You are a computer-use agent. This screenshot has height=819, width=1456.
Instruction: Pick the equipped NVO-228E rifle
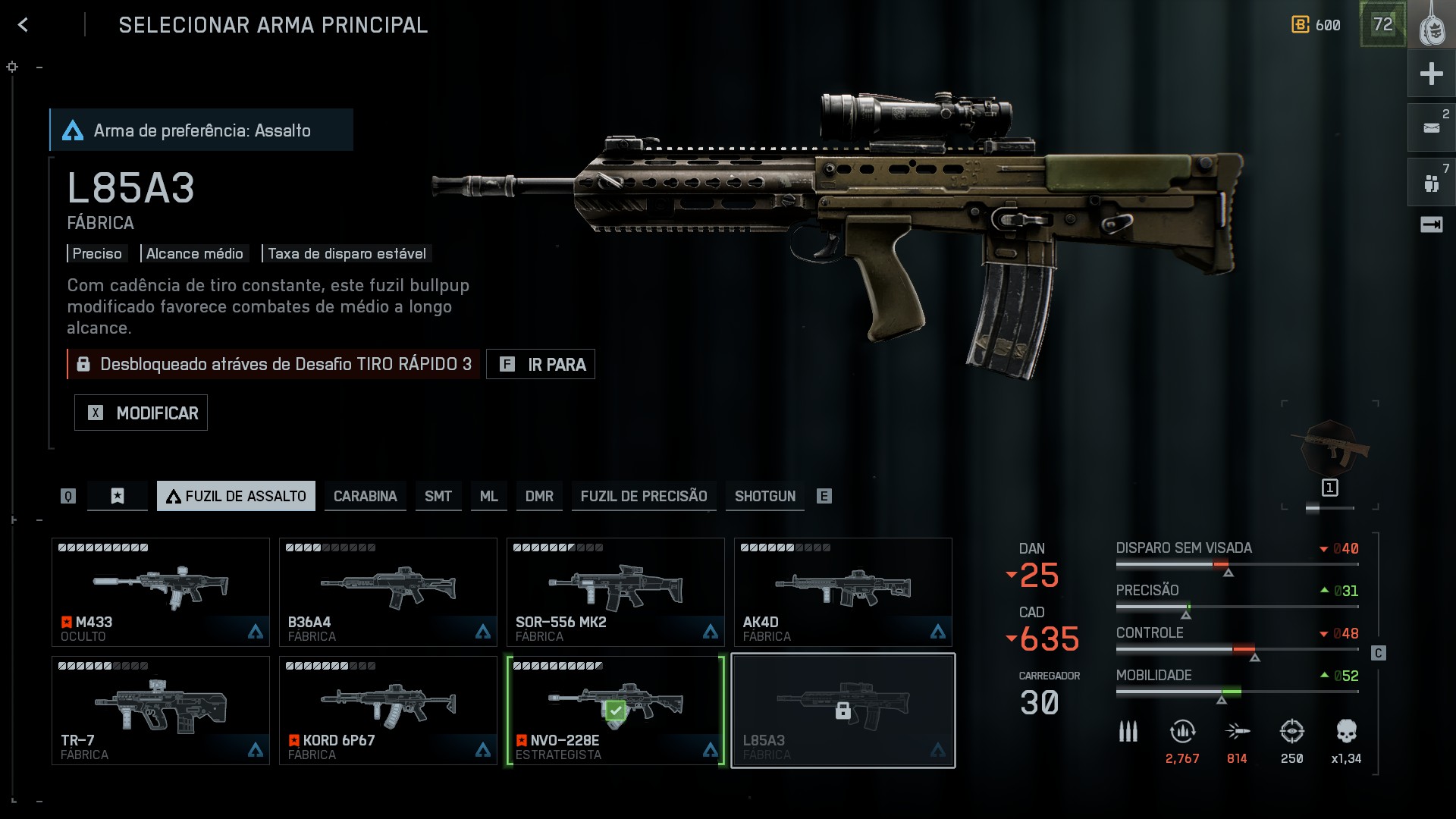[616, 711]
